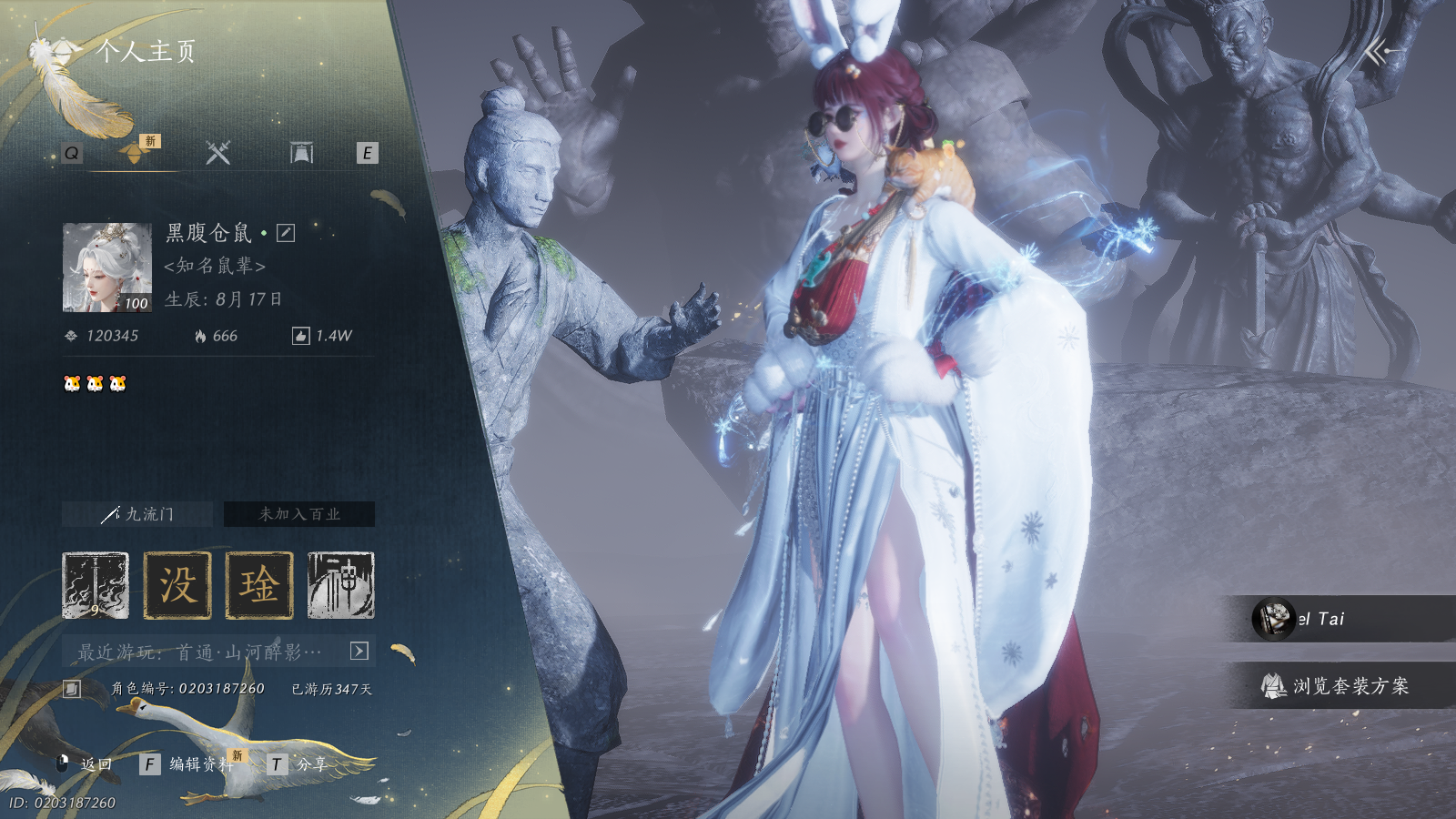Open the gate-shaped tab
Image resolution: width=1456 pixels, height=819 pixels.
coord(301,153)
